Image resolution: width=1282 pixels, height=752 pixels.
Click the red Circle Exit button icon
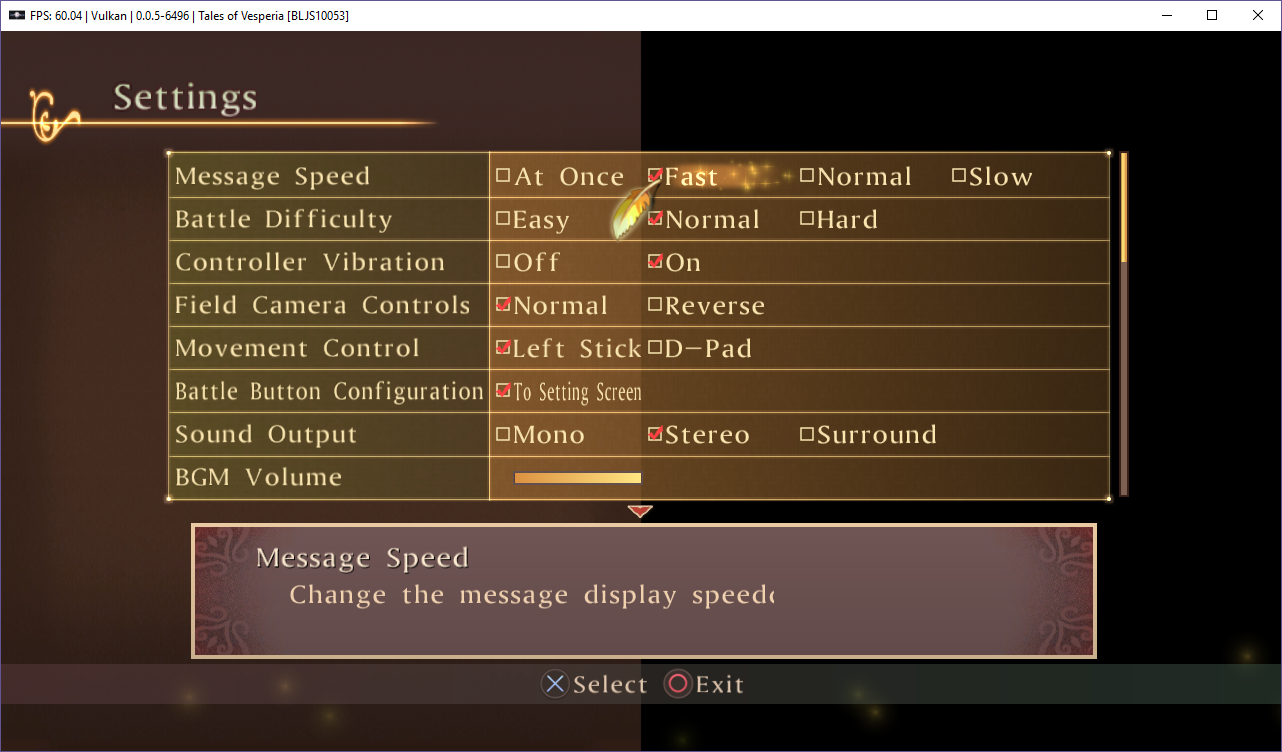click(x=676, y=684)
